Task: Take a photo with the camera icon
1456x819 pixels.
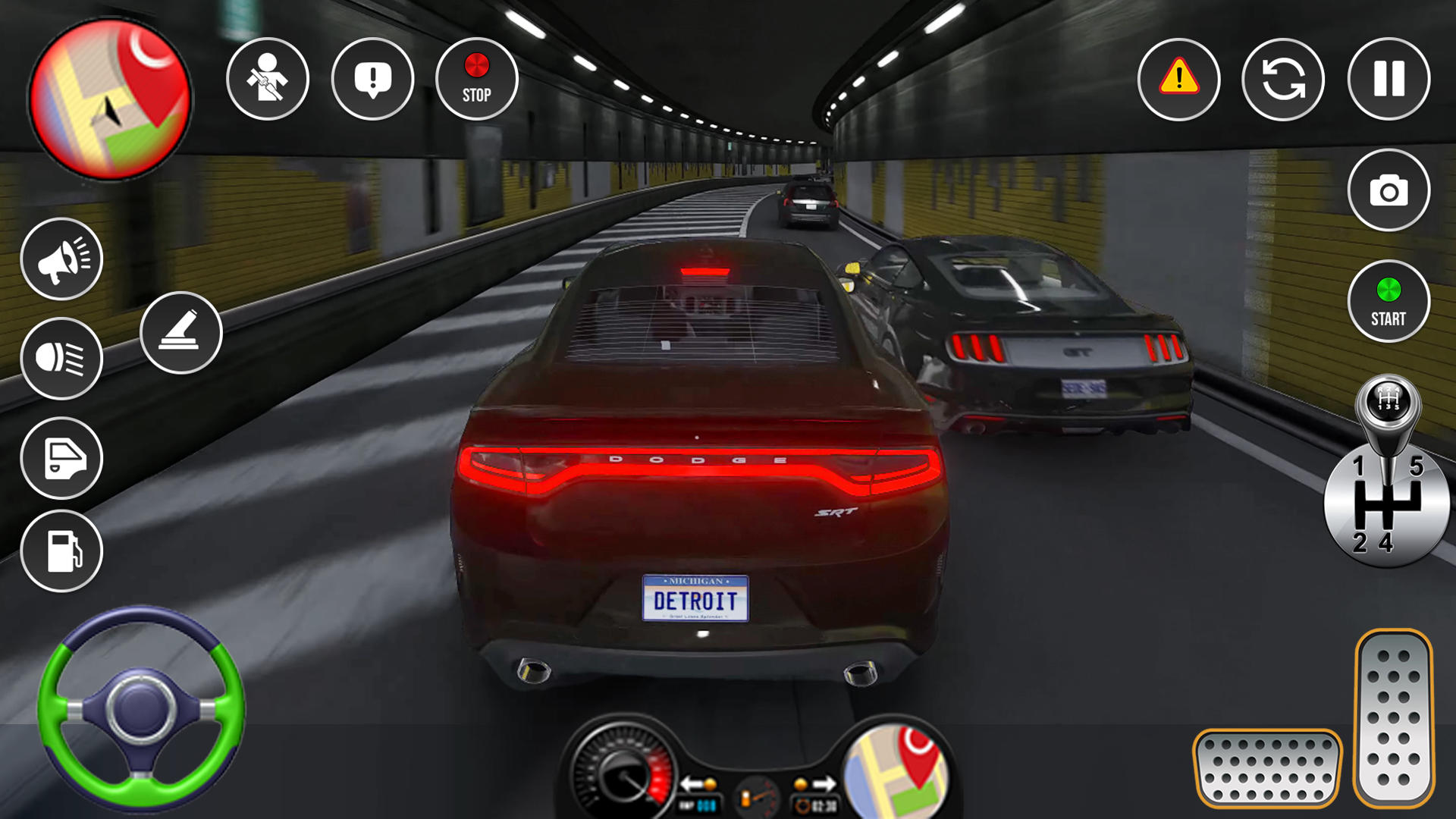Action: [x=1389, y=190]
